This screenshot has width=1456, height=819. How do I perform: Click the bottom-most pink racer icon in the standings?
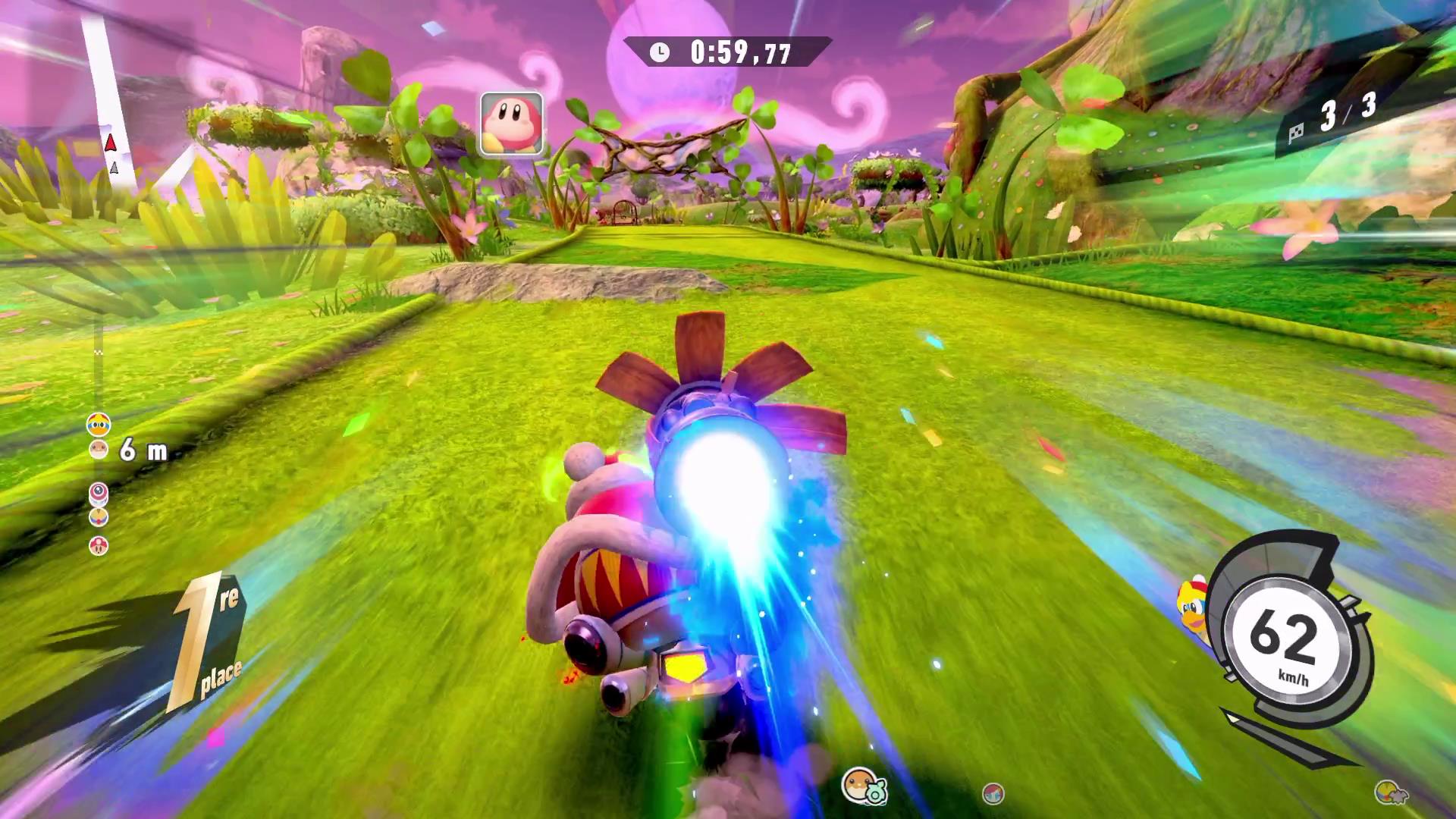(x=99, y=544)
